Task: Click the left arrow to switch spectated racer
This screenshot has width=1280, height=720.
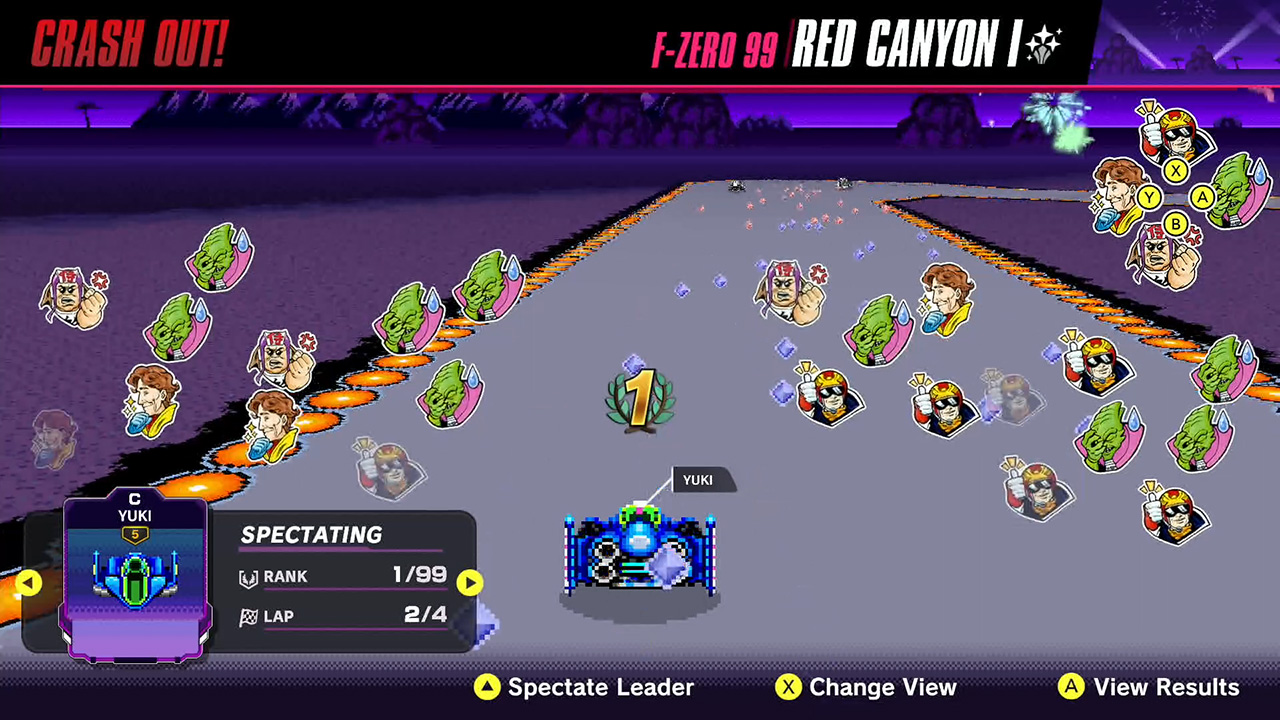Action: click(29, 583)
